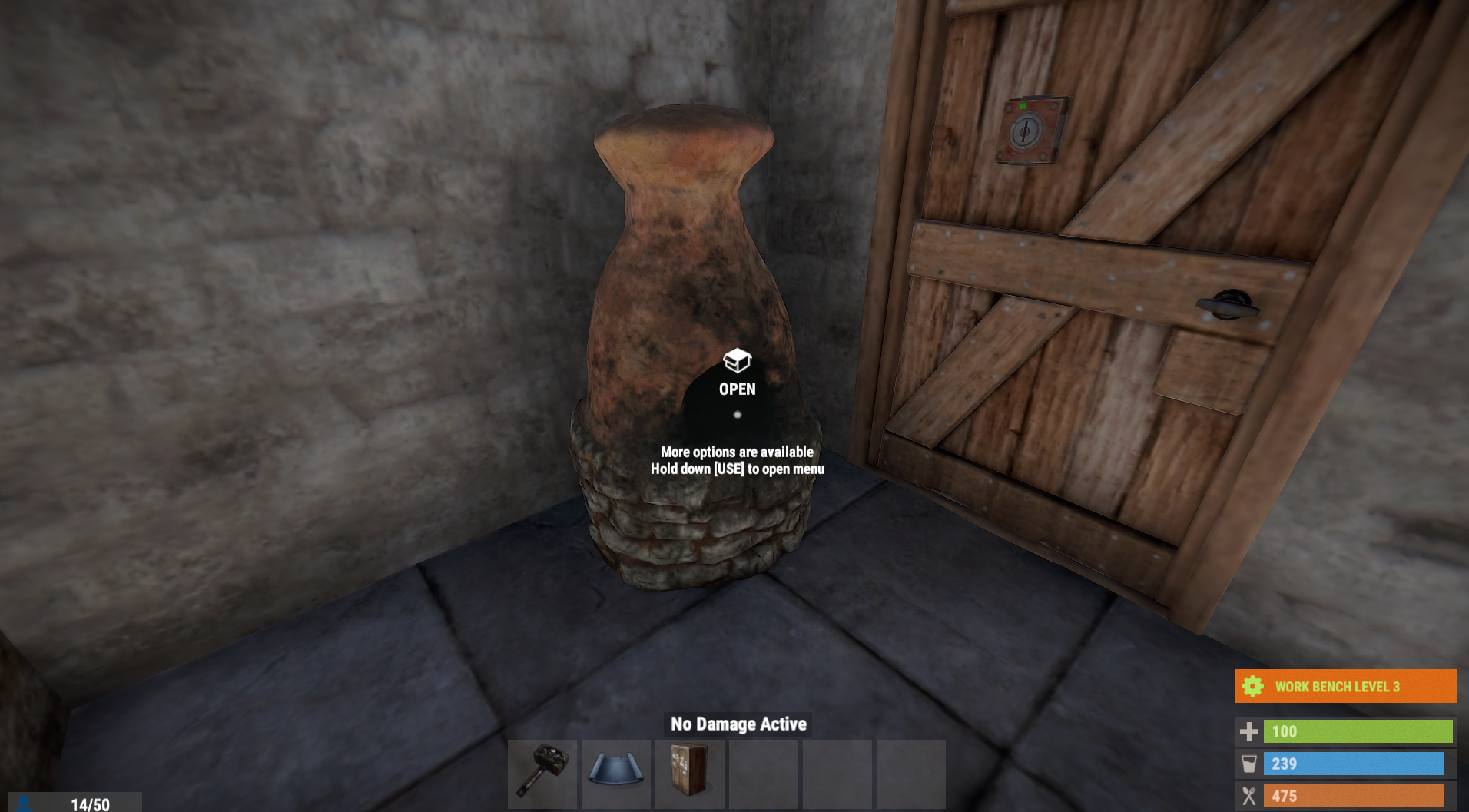1469x812 pixels.
Task: Click the Work Bench Level 3 indicator
Action: click(1345, 686)
